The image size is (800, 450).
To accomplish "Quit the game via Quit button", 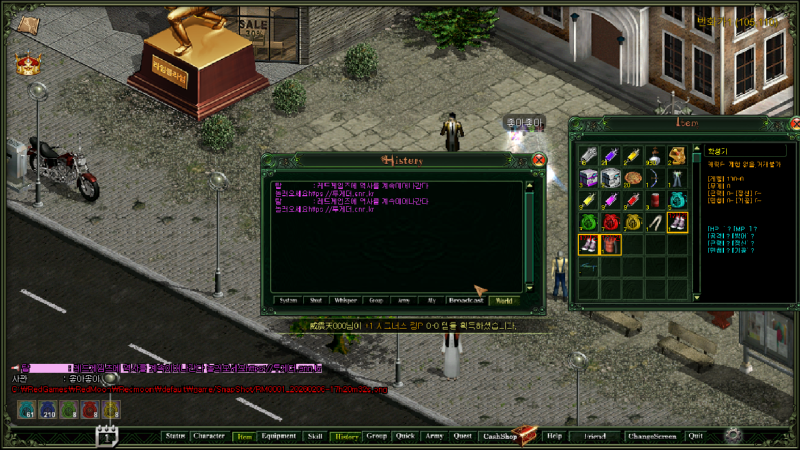I will coord(695,436).
